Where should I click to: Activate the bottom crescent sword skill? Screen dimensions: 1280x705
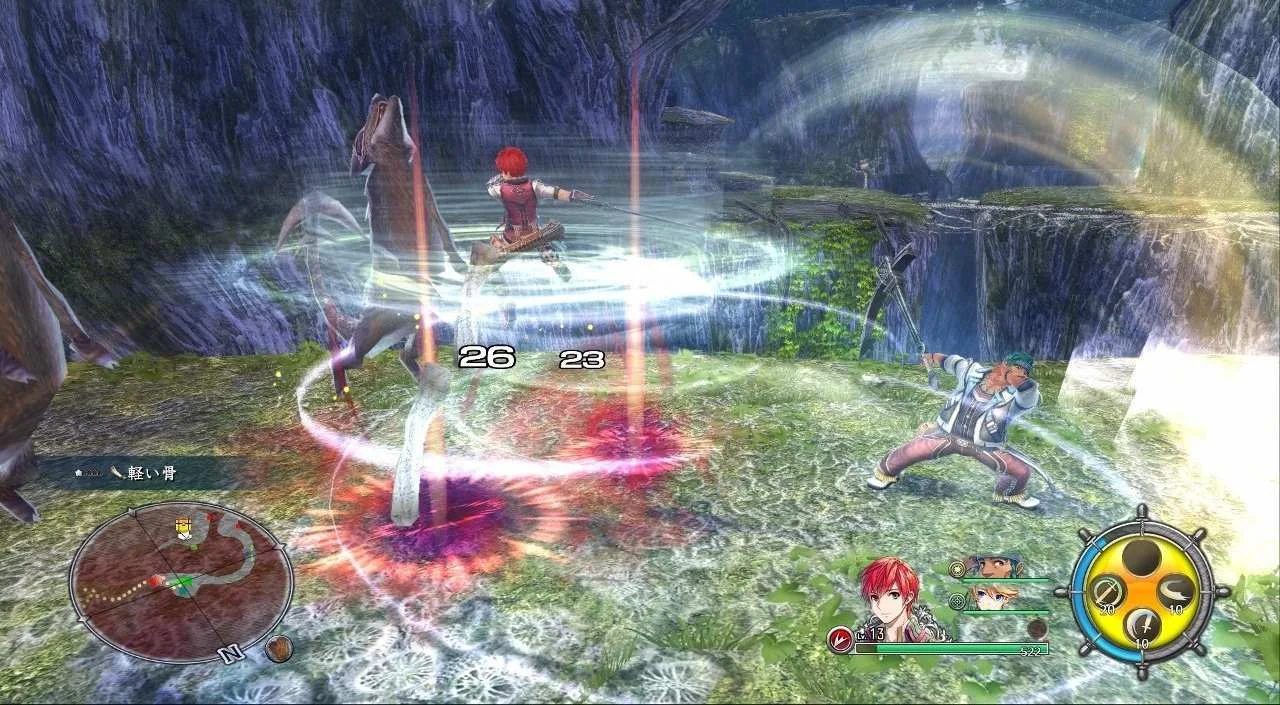[1142, 626]
